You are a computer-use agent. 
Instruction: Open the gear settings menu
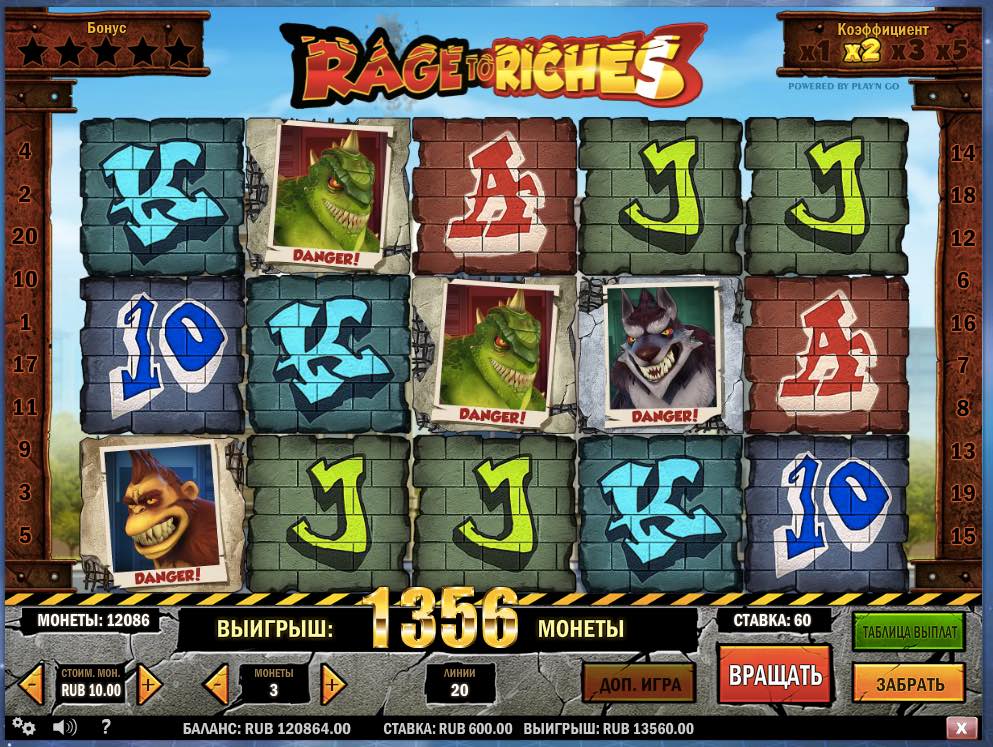(x=24, y=727)
